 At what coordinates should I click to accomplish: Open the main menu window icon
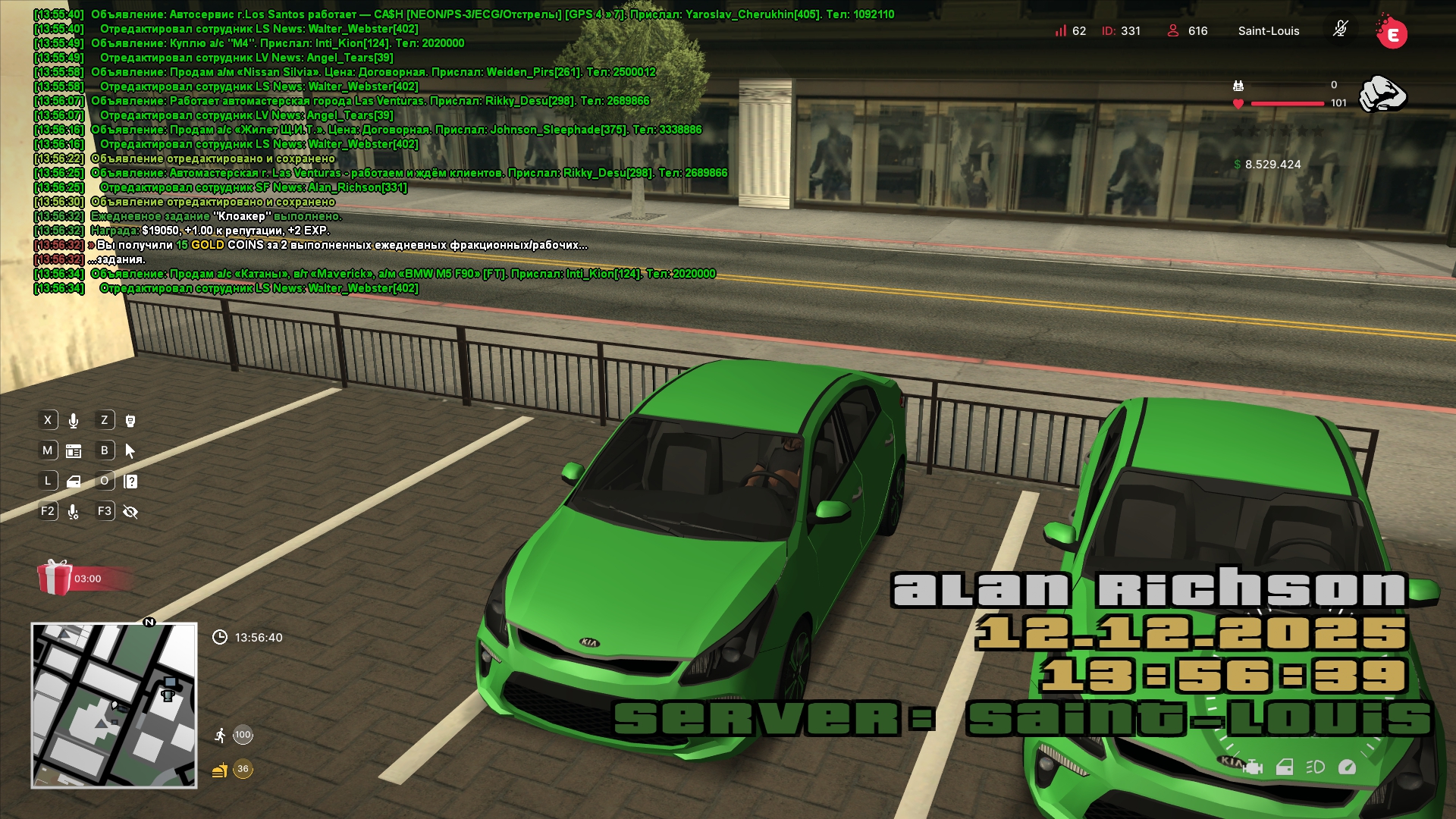(x=74, y=451)
